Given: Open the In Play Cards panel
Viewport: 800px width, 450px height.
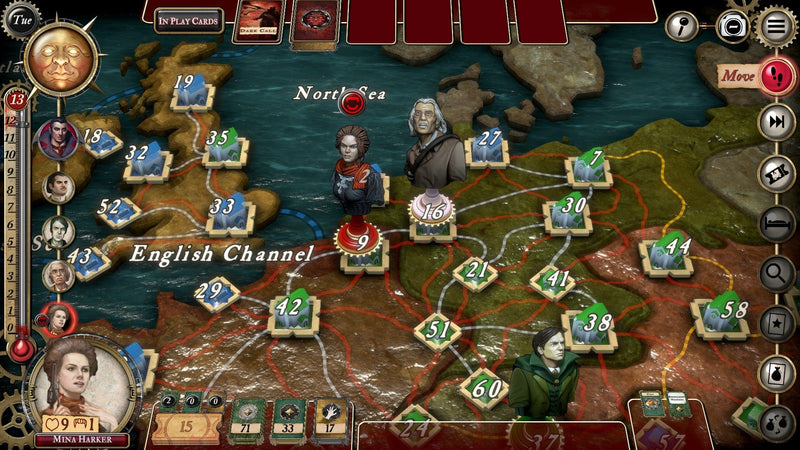Looking at the screenshot, I should pyautogui.click(x=189, y=21).
